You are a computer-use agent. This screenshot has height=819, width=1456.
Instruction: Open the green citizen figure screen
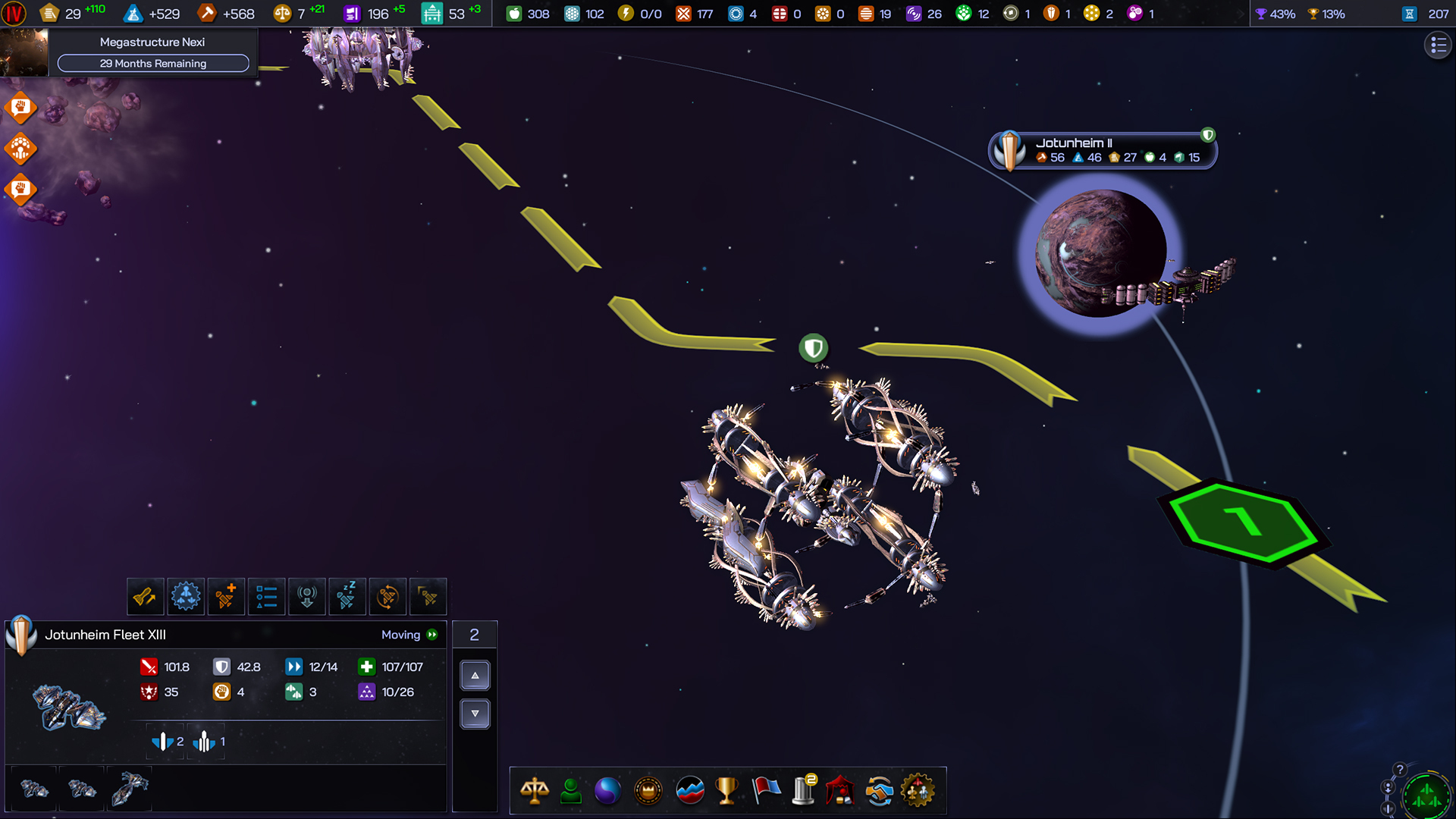[x=571, y=791]
